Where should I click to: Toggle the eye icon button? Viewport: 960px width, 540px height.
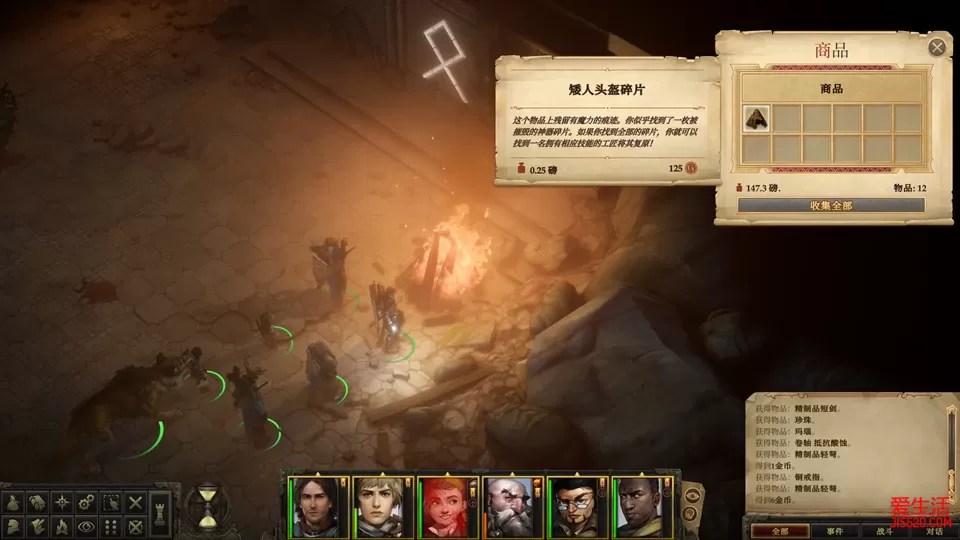[x=87, y=526]
